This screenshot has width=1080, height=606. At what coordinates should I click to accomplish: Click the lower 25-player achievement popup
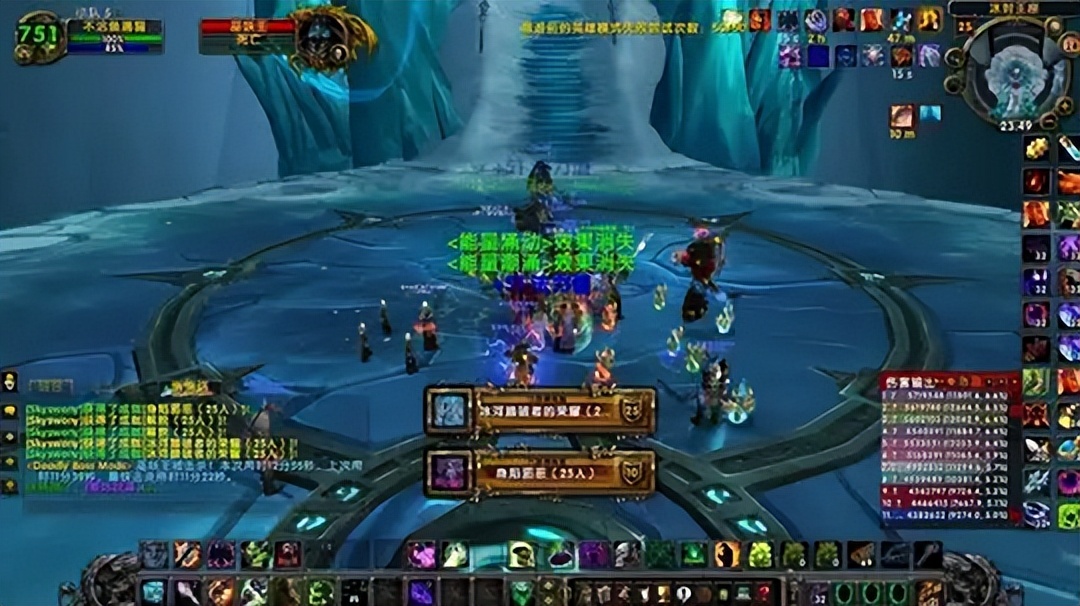coord(541,472)
